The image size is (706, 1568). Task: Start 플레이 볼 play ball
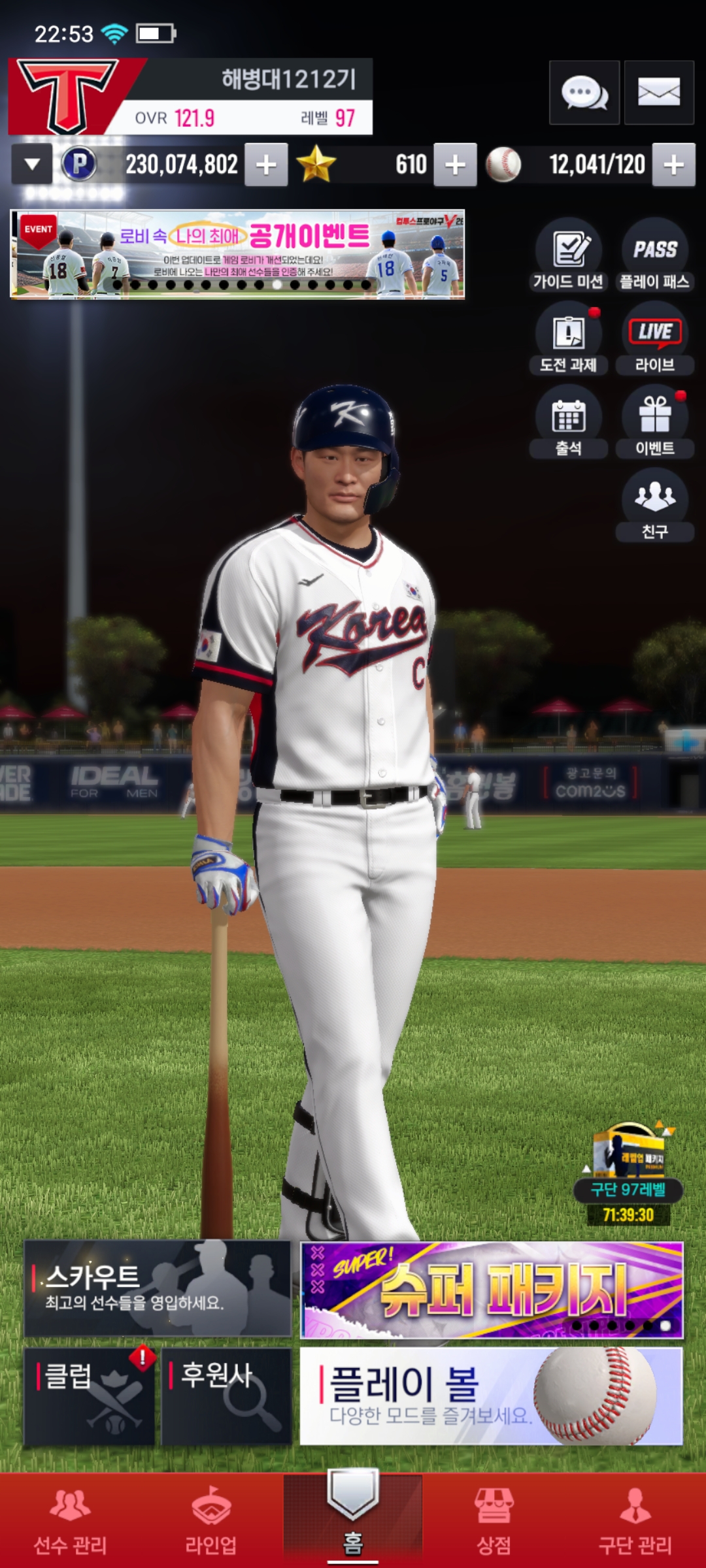492,1396
